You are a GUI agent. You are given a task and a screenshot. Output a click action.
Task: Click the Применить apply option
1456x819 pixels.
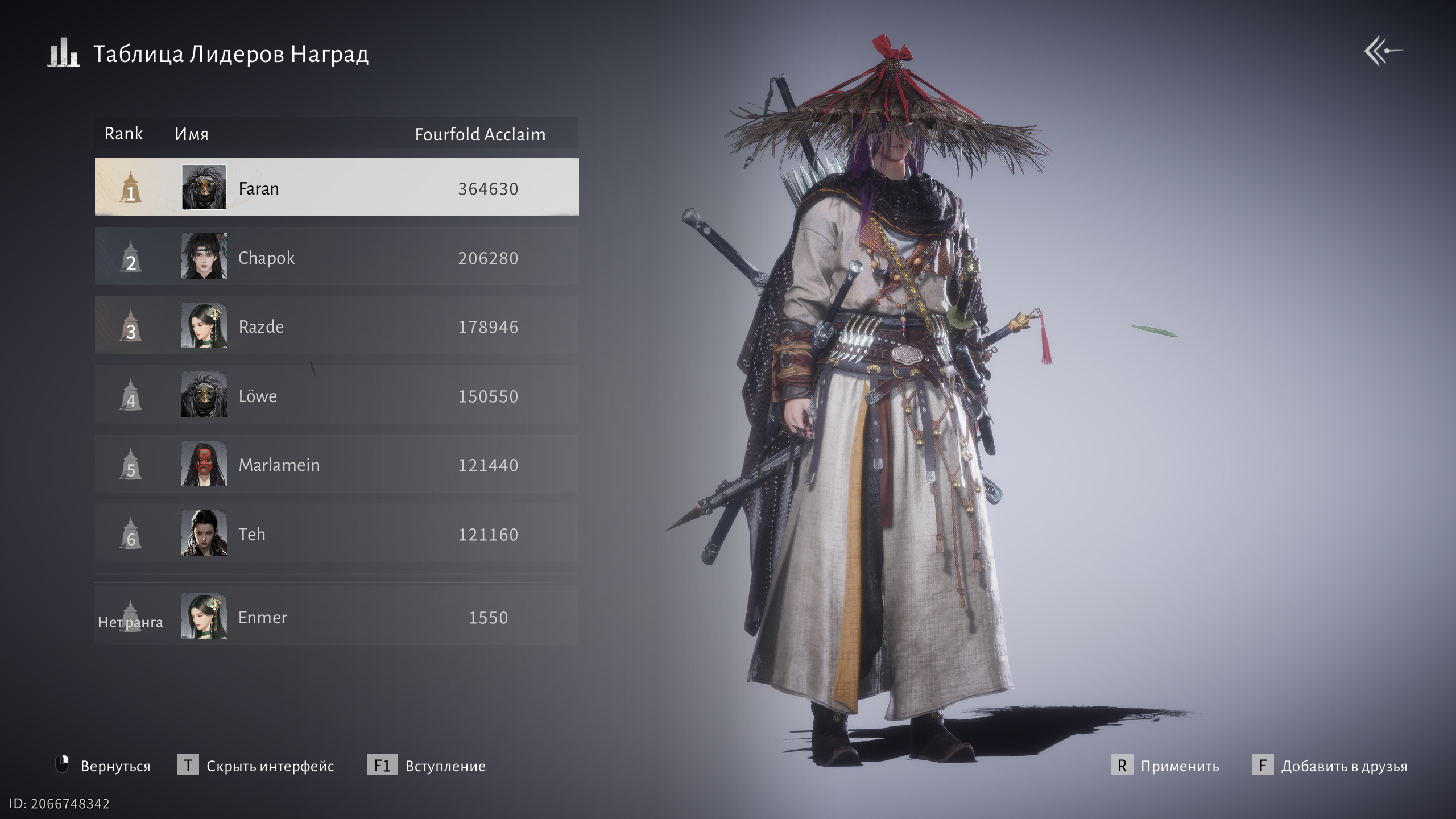click(1179, 766)
